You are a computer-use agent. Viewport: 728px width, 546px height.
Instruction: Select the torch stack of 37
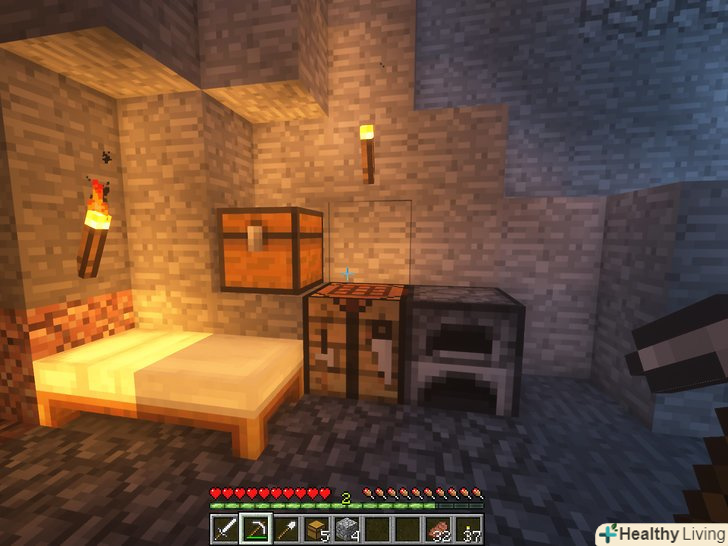[467, 529]
